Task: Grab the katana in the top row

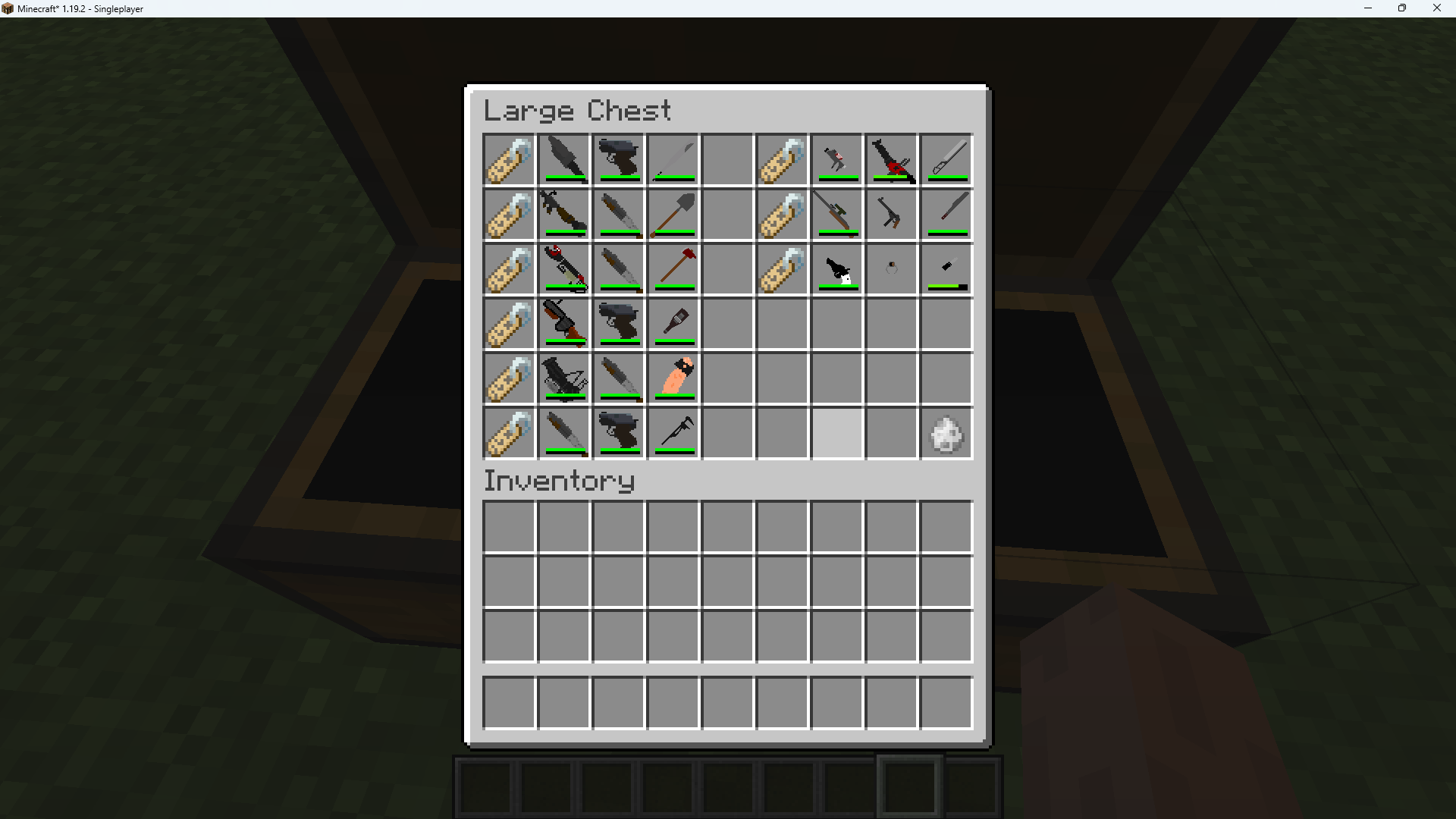Action: pyautogui.click(x=946, y=160)
